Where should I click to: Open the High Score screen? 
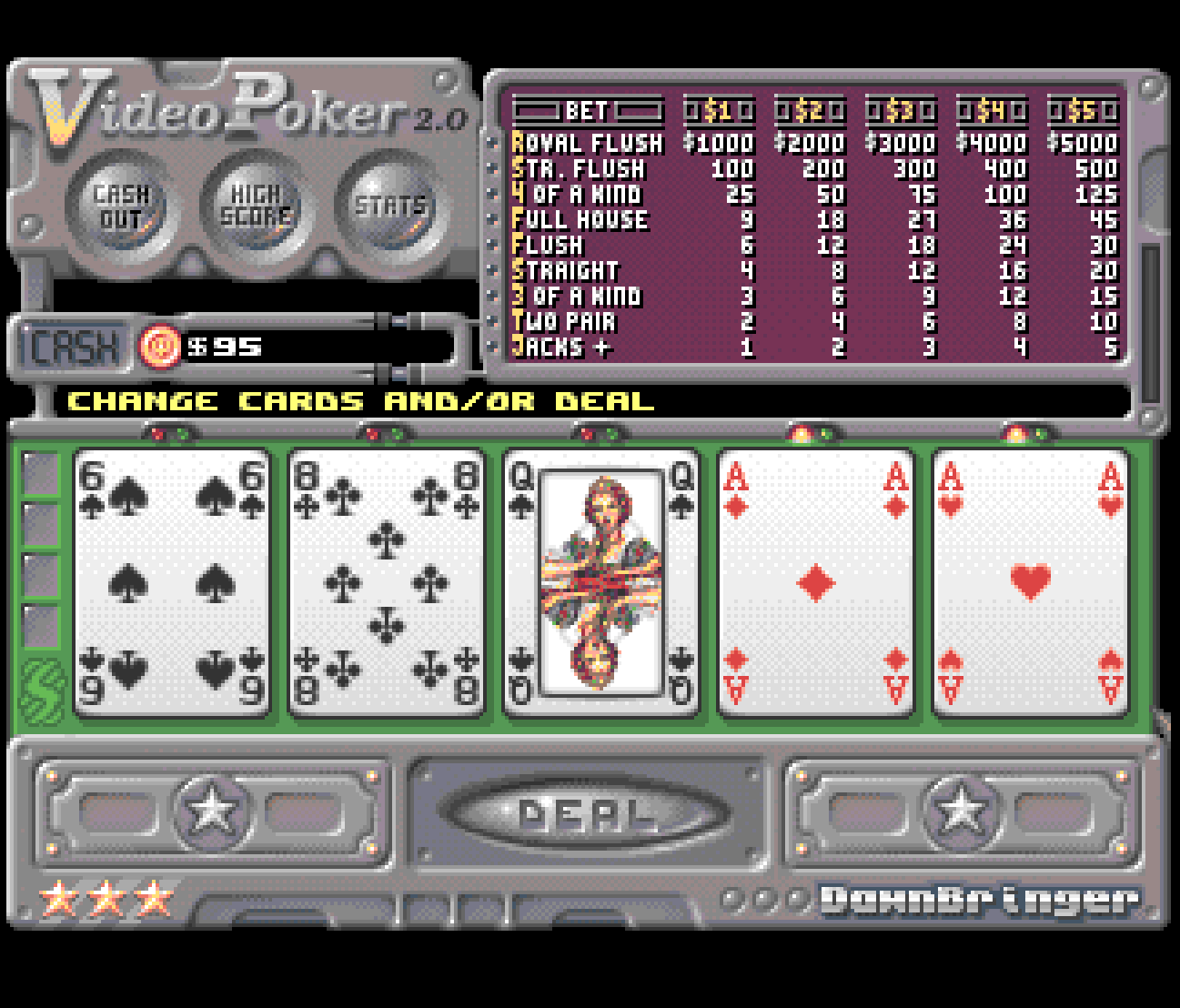257,207
